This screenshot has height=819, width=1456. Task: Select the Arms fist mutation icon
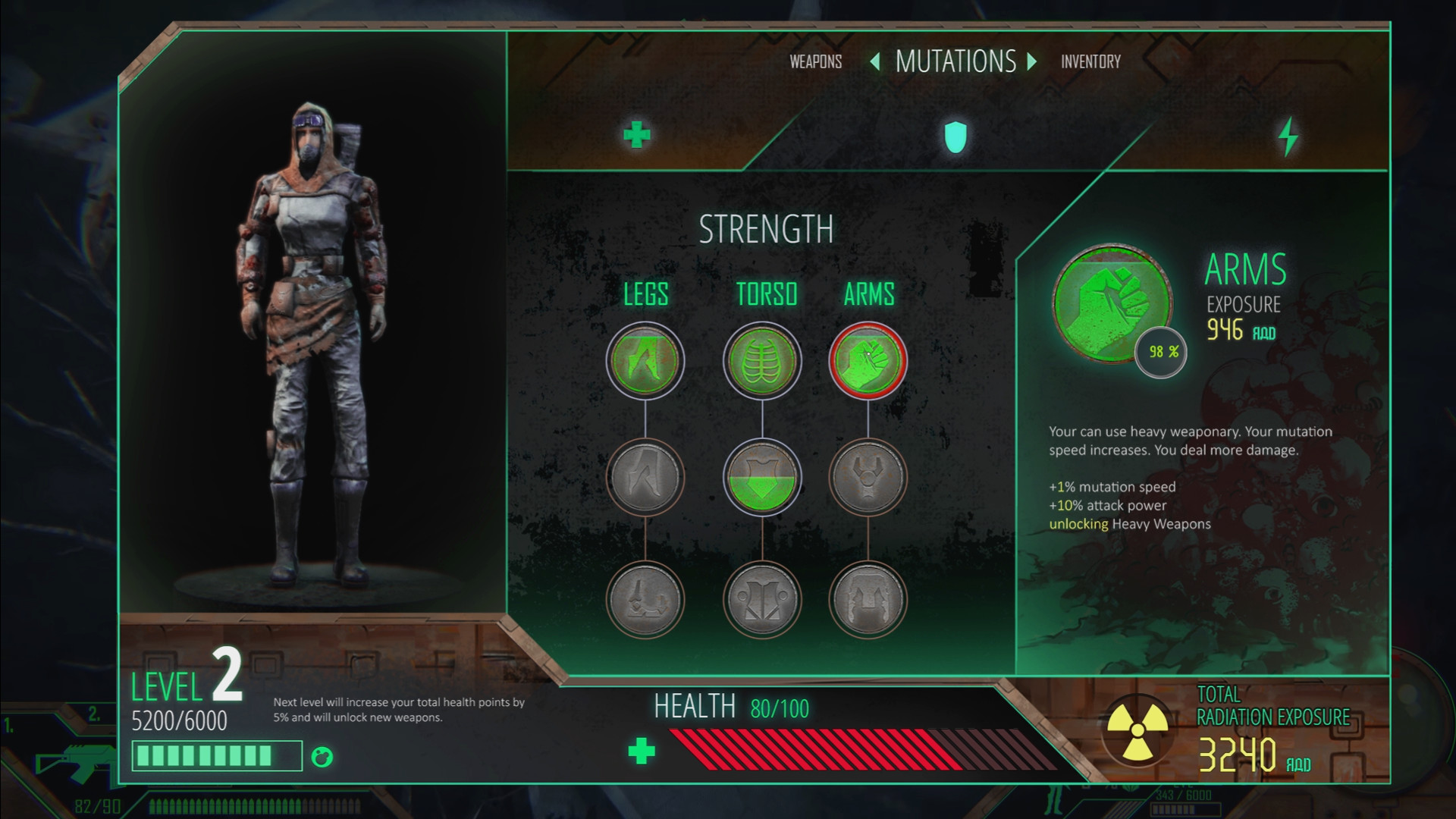click(x=868, y=362)
